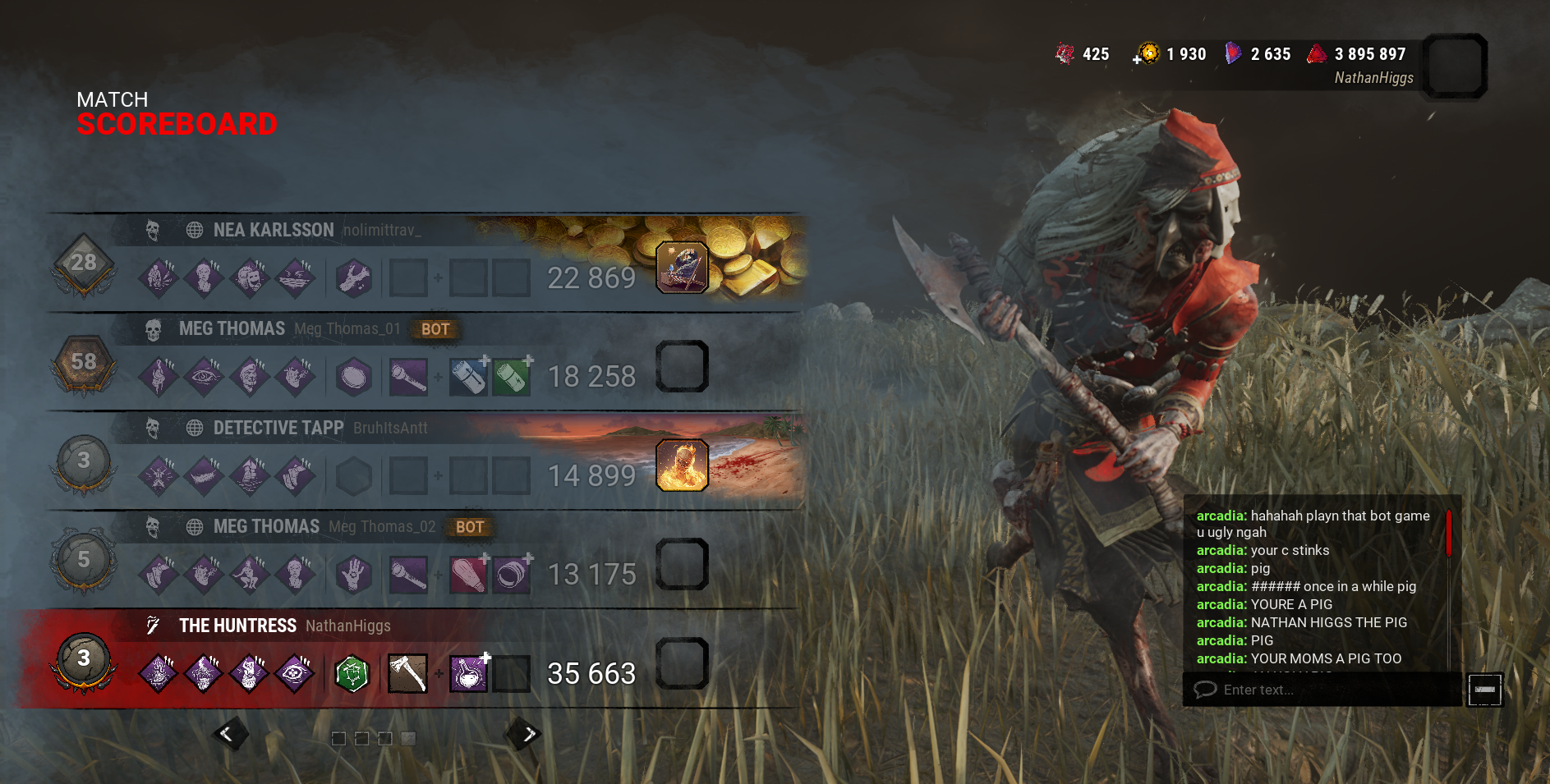Open NathanHiggs profile avatar box
Image resolution: width=1550 pixels, height=784 pixels.
click(1455, 66)
